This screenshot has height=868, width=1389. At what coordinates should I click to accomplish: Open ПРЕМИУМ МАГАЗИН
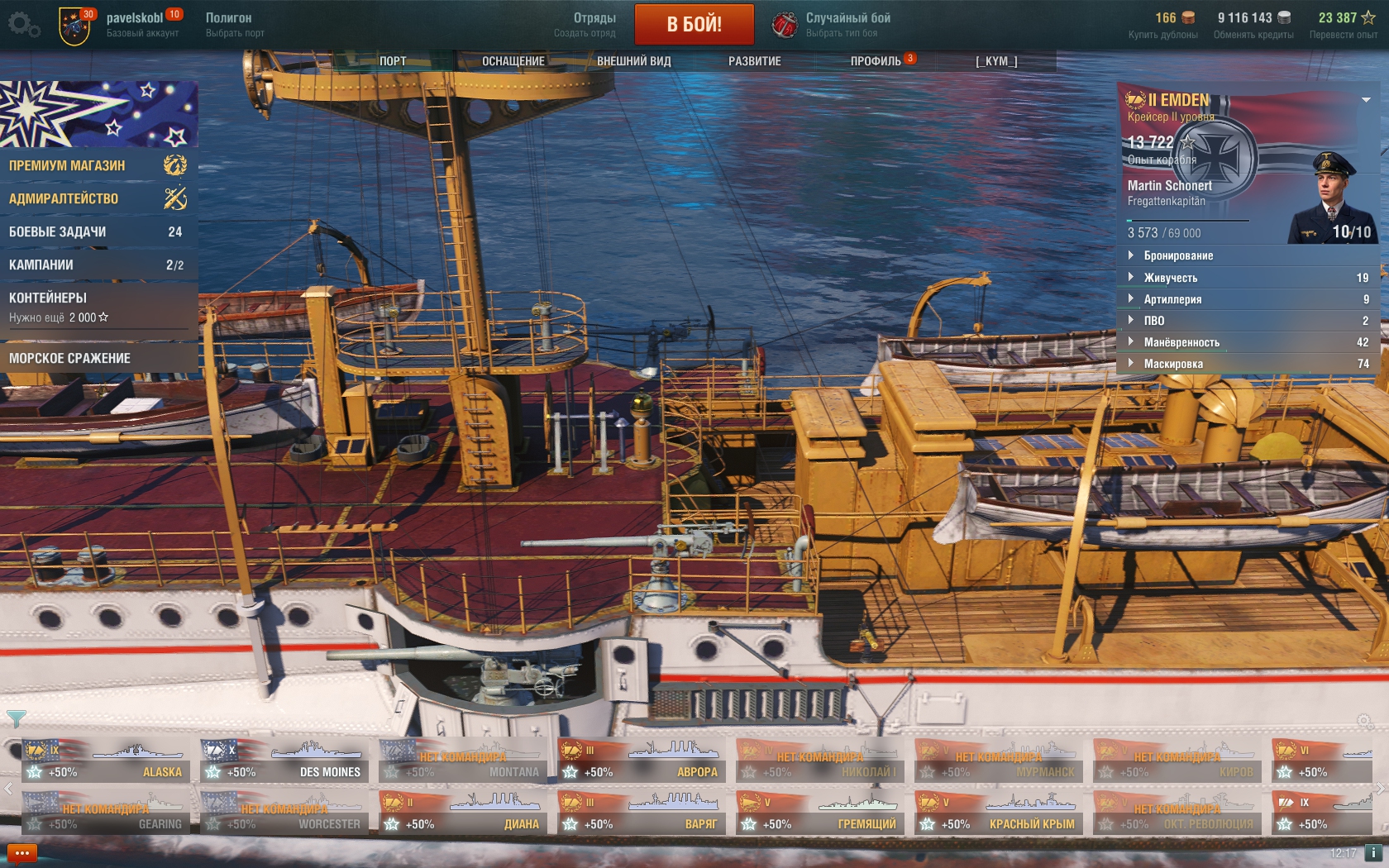pos(98,165)
